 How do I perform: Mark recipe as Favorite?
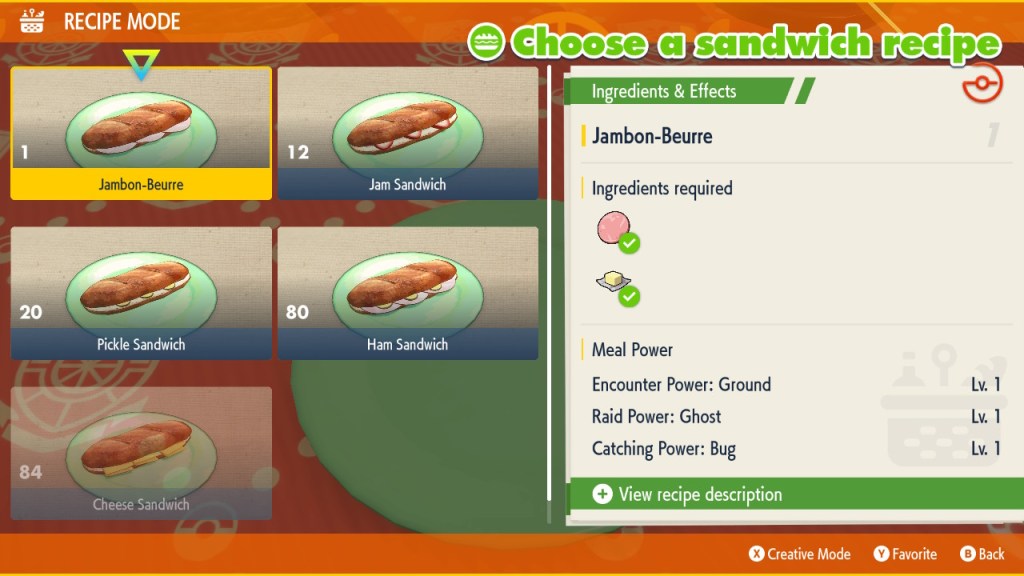(x=905, y=554)
